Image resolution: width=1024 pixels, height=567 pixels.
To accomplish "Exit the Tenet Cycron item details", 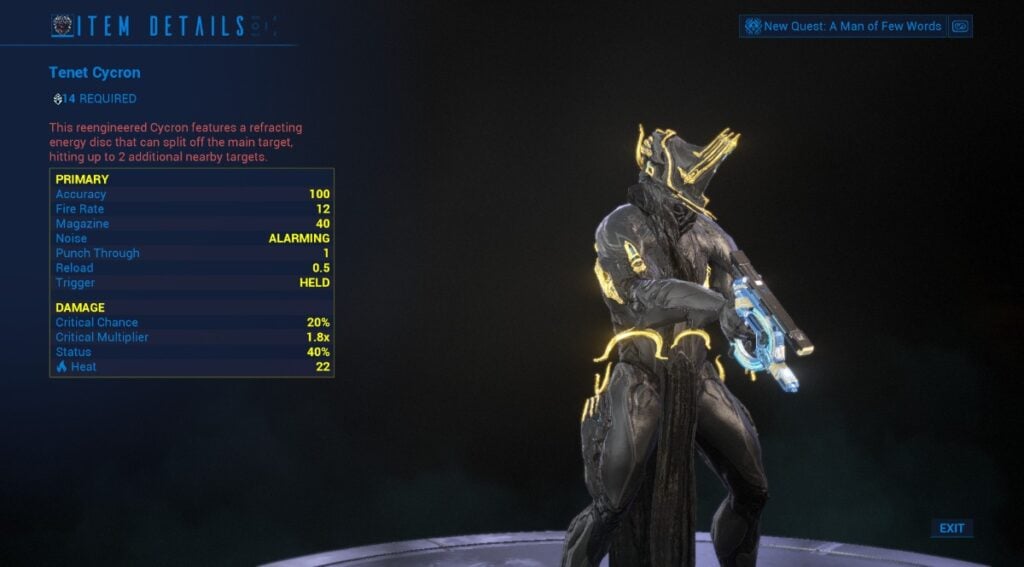I will [x=951, y=528].
